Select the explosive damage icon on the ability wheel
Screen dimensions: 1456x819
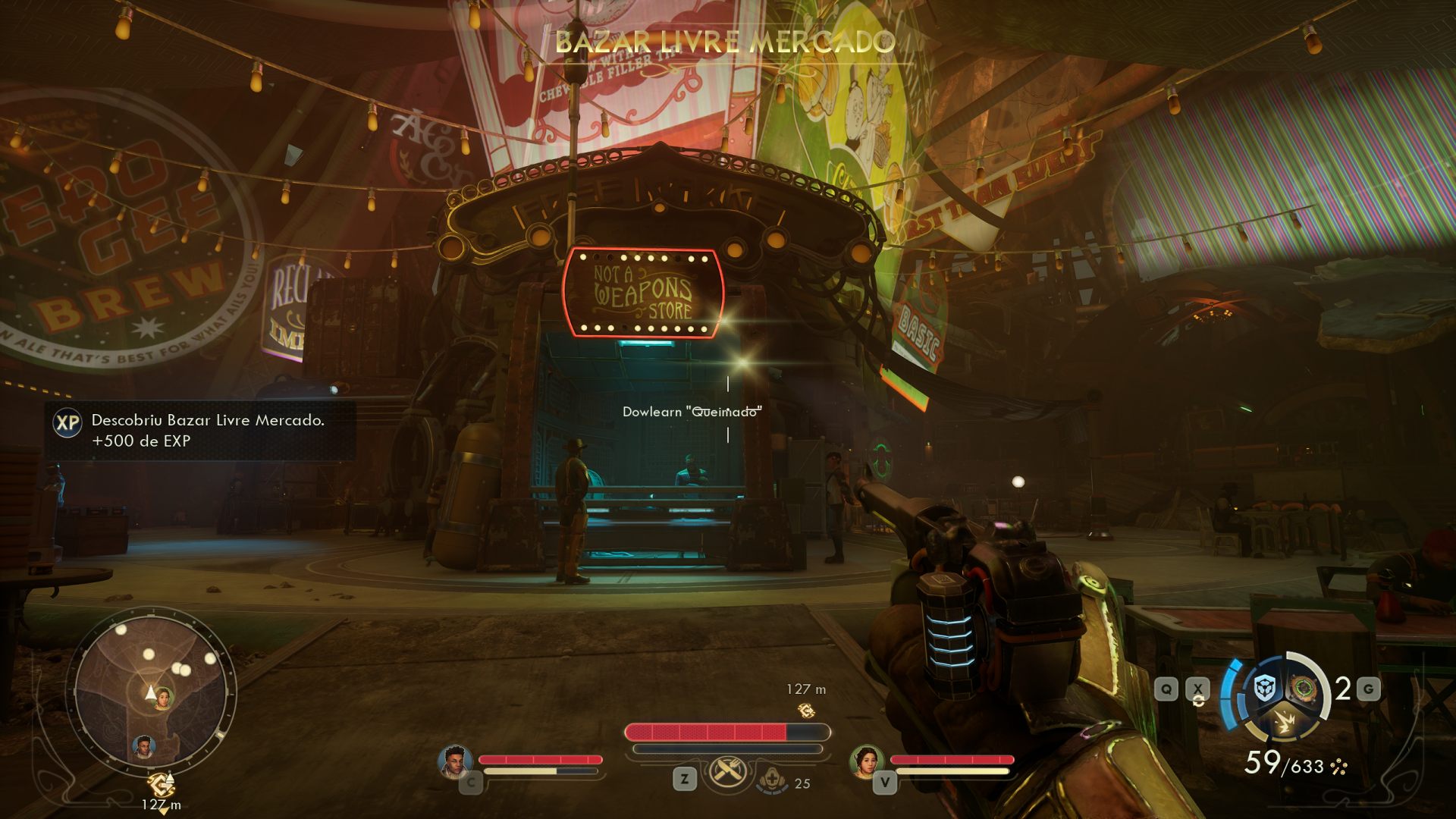pos(1285,722)
